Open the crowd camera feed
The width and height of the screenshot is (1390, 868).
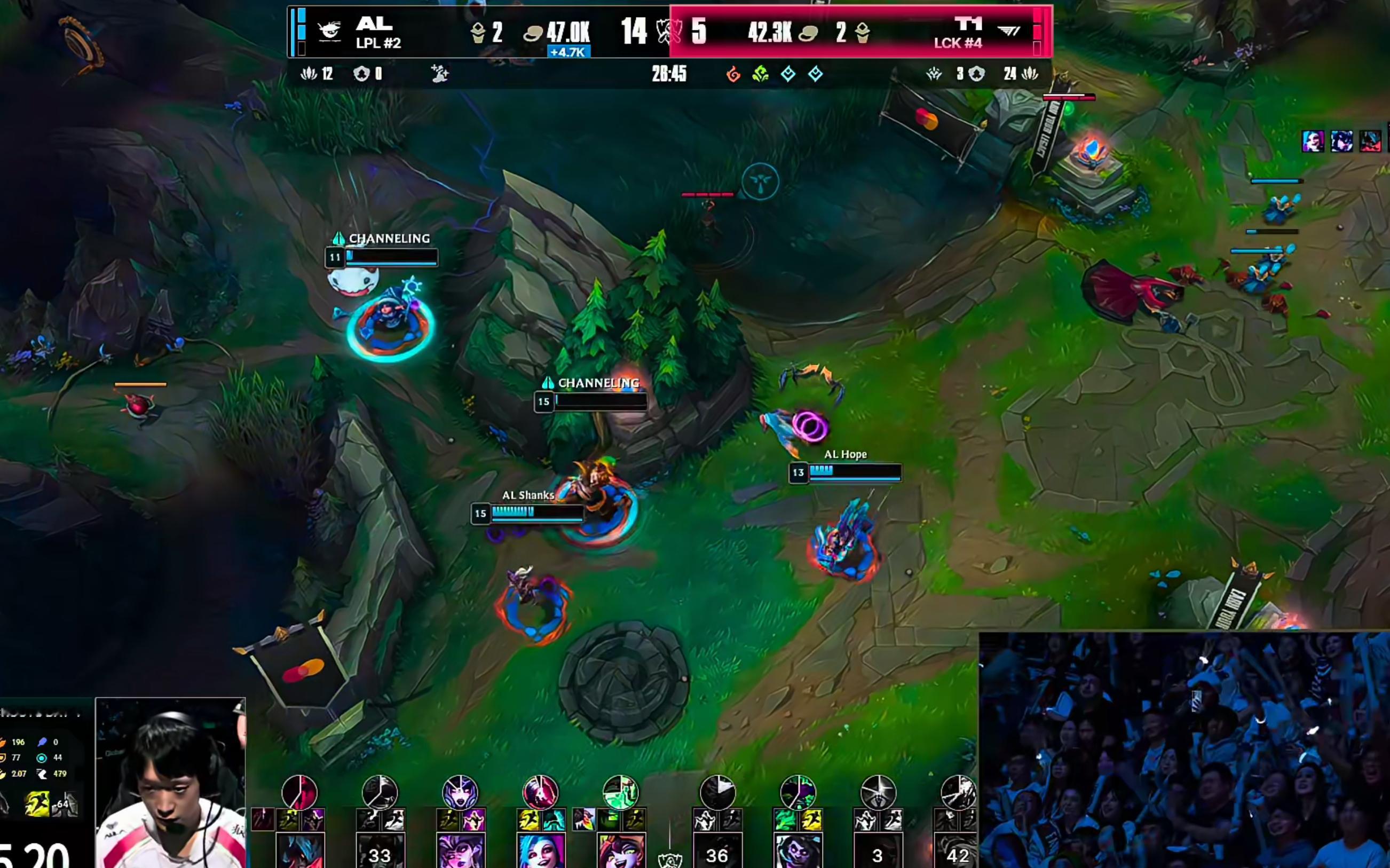(x=1183, y=749)
